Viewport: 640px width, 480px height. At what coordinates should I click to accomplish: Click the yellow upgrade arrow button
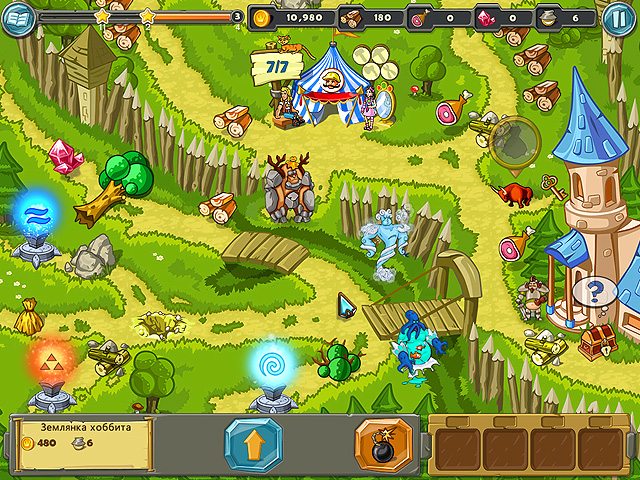254,444
